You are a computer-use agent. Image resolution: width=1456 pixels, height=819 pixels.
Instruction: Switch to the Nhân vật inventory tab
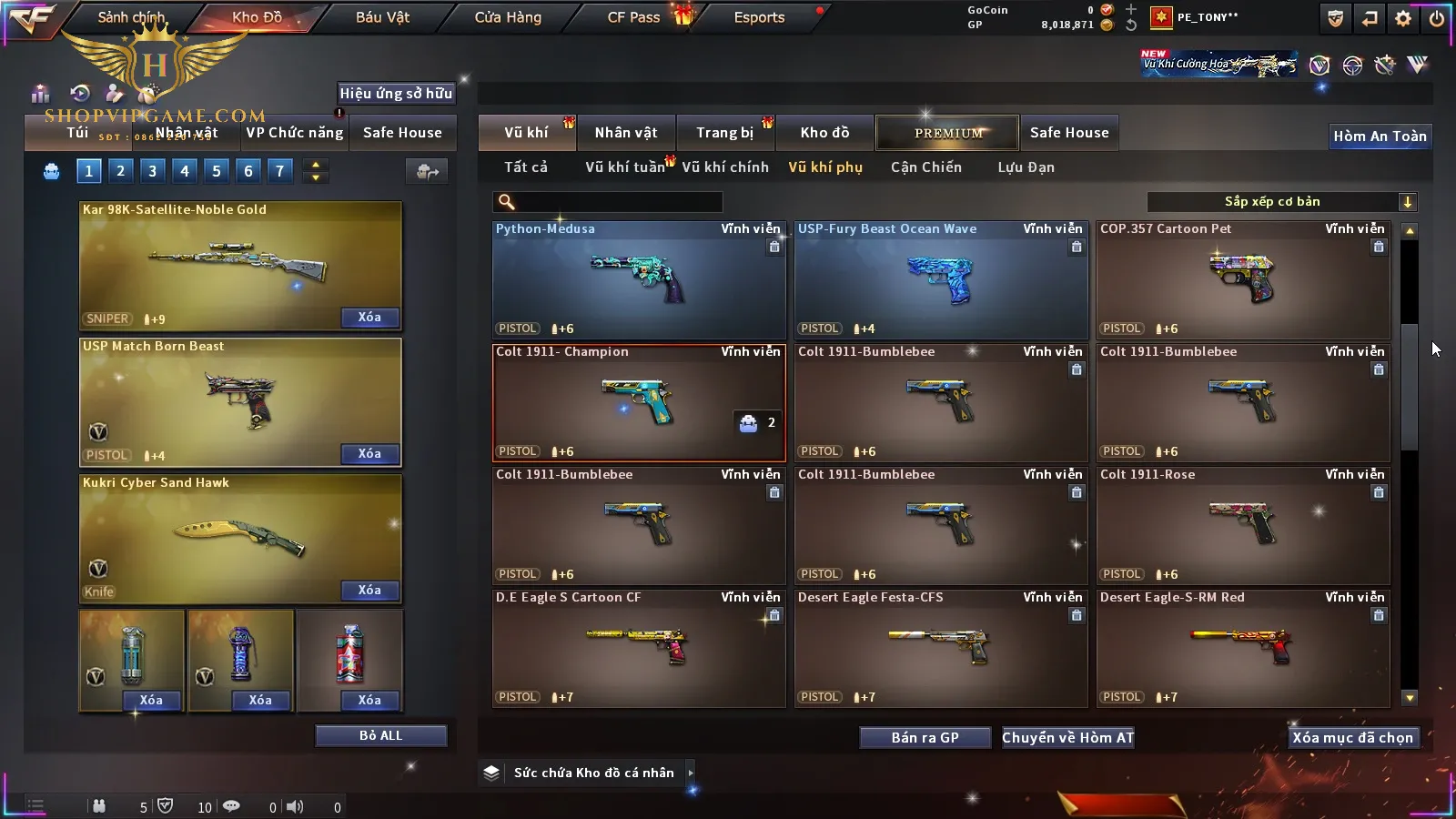tap(625, 133)
